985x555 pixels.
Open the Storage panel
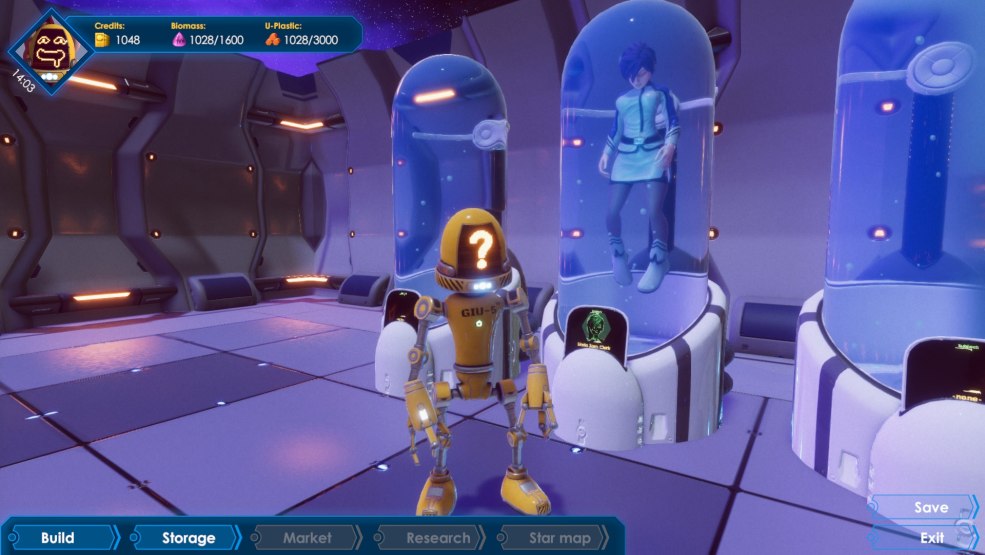188,538
